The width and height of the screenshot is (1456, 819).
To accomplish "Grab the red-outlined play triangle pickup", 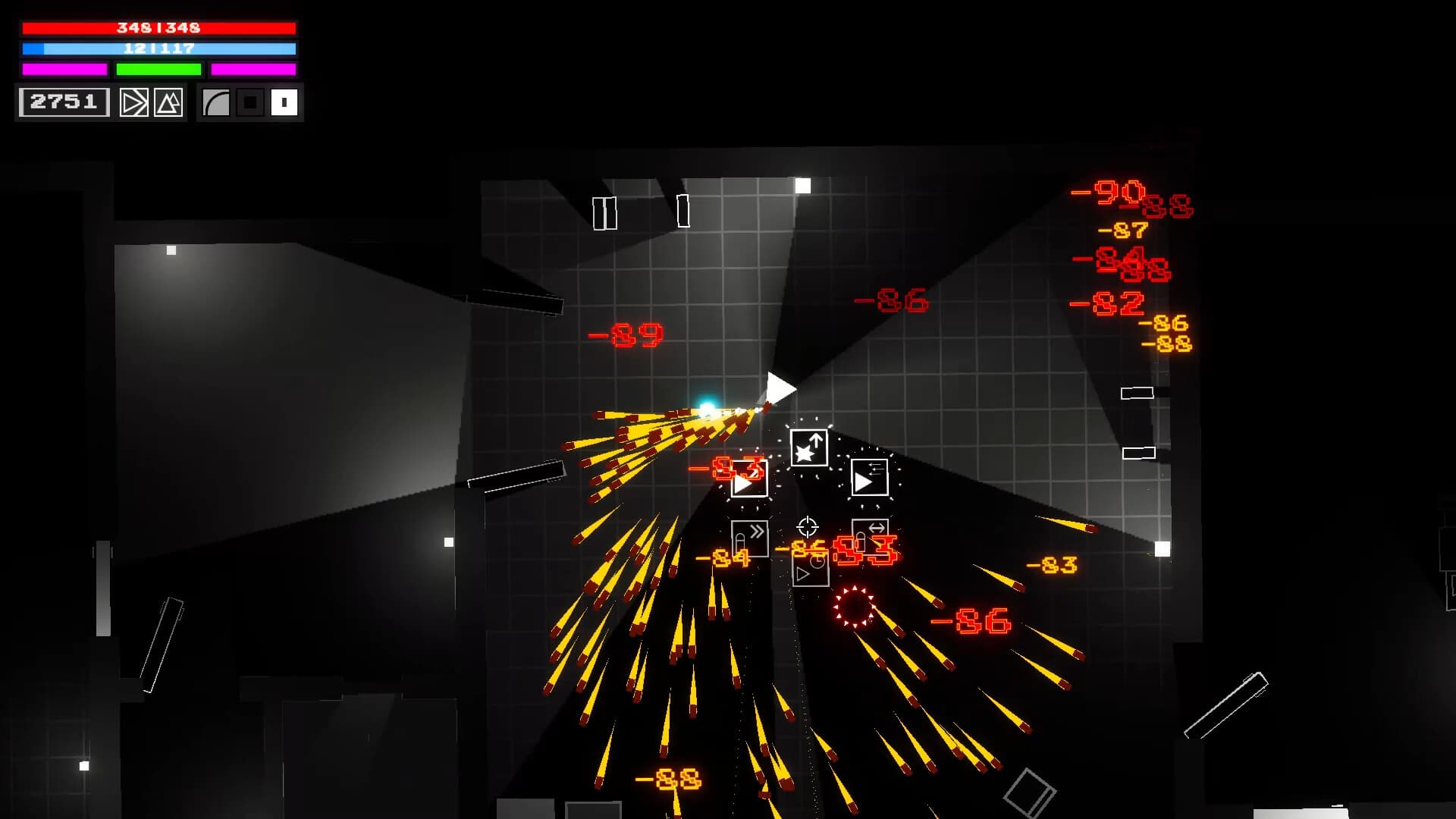I will (x=749, y=479).
